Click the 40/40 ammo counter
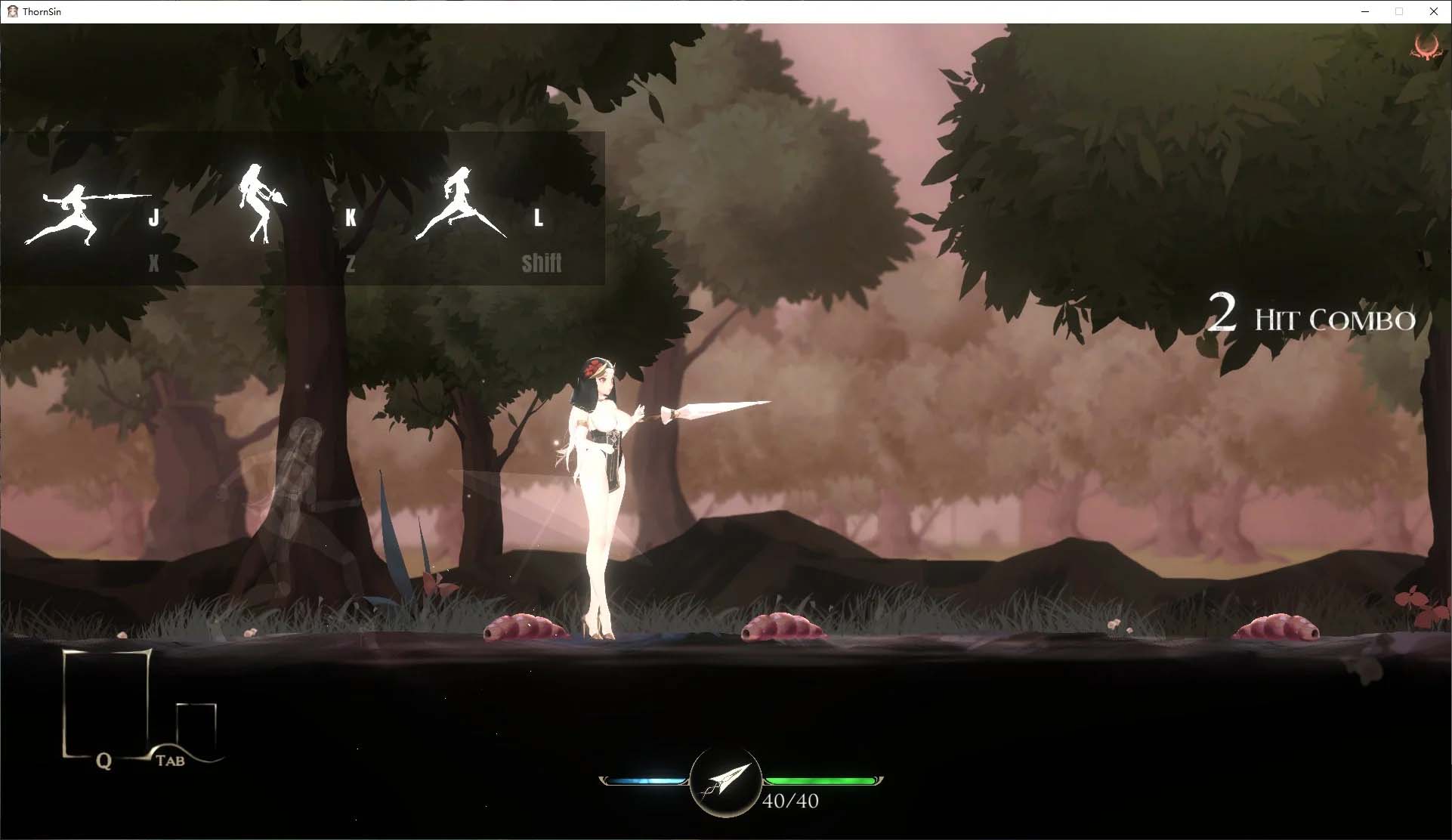This screenshot has width=1452, height=840. click(x=789, y=801)
